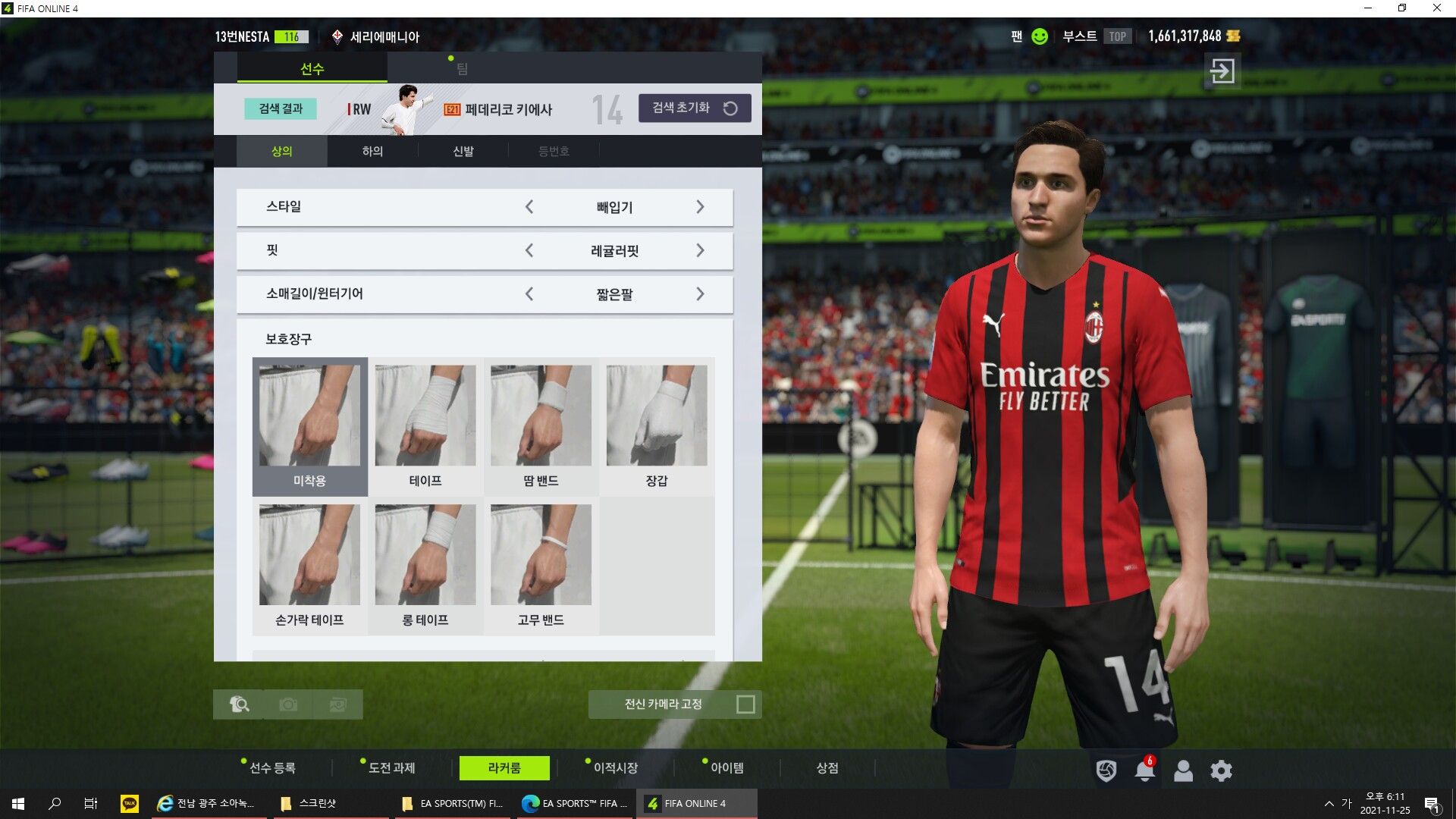
Task: Open the 하의 category tab
Action: 372,152
